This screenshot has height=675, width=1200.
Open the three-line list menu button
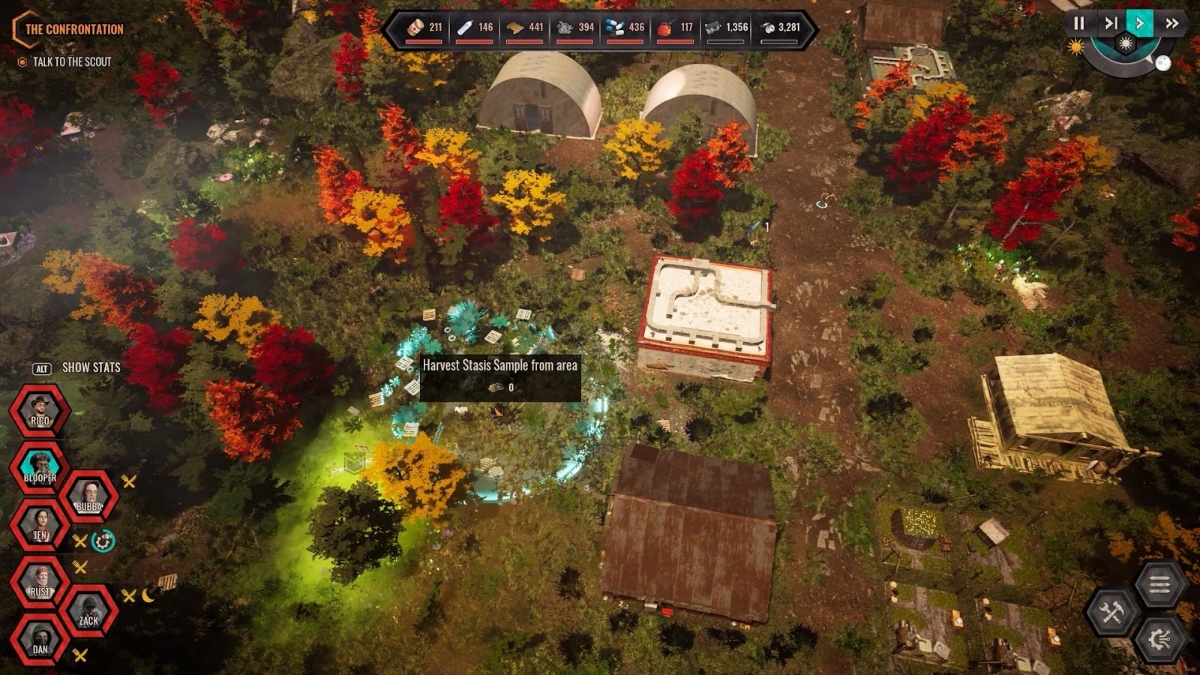pos(1160,584)
